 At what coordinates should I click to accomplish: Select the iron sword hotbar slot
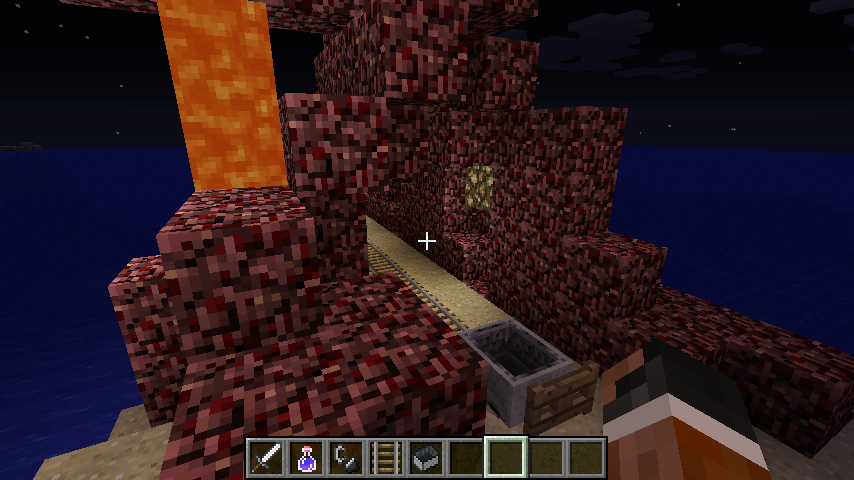266,457
